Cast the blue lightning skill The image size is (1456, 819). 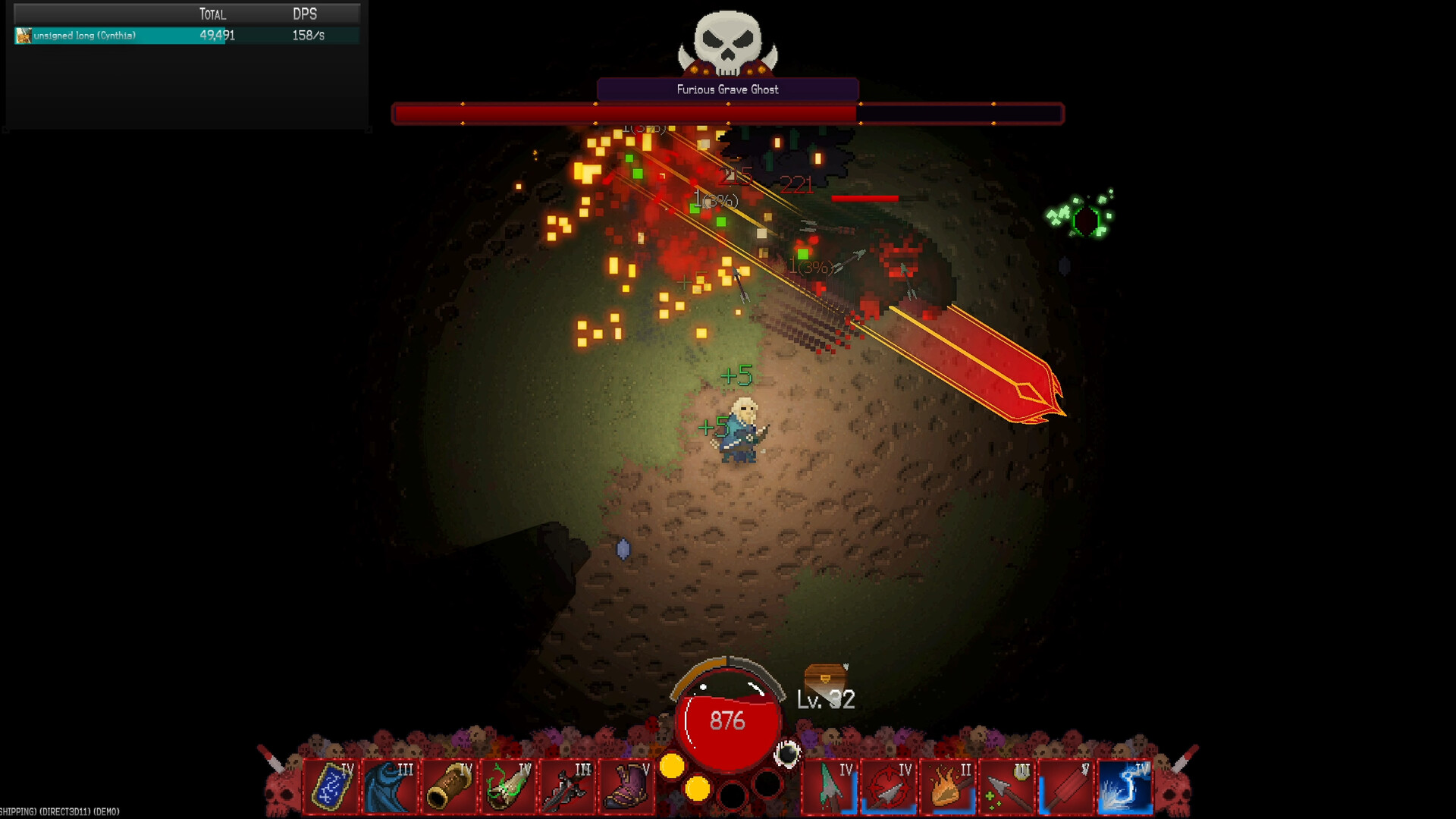pos(1125,787)
